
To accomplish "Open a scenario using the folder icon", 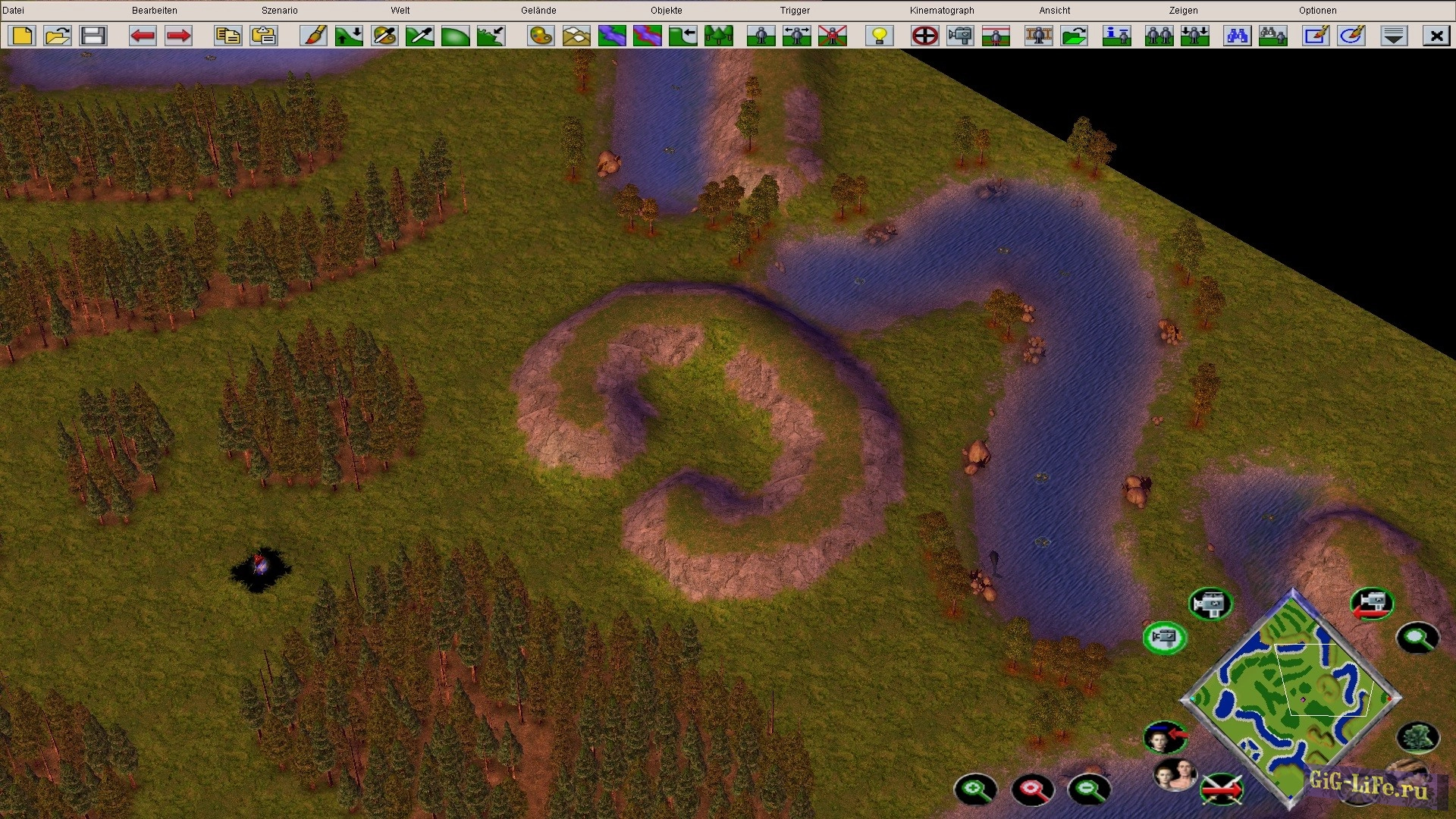I will click(x=58, y=36).
